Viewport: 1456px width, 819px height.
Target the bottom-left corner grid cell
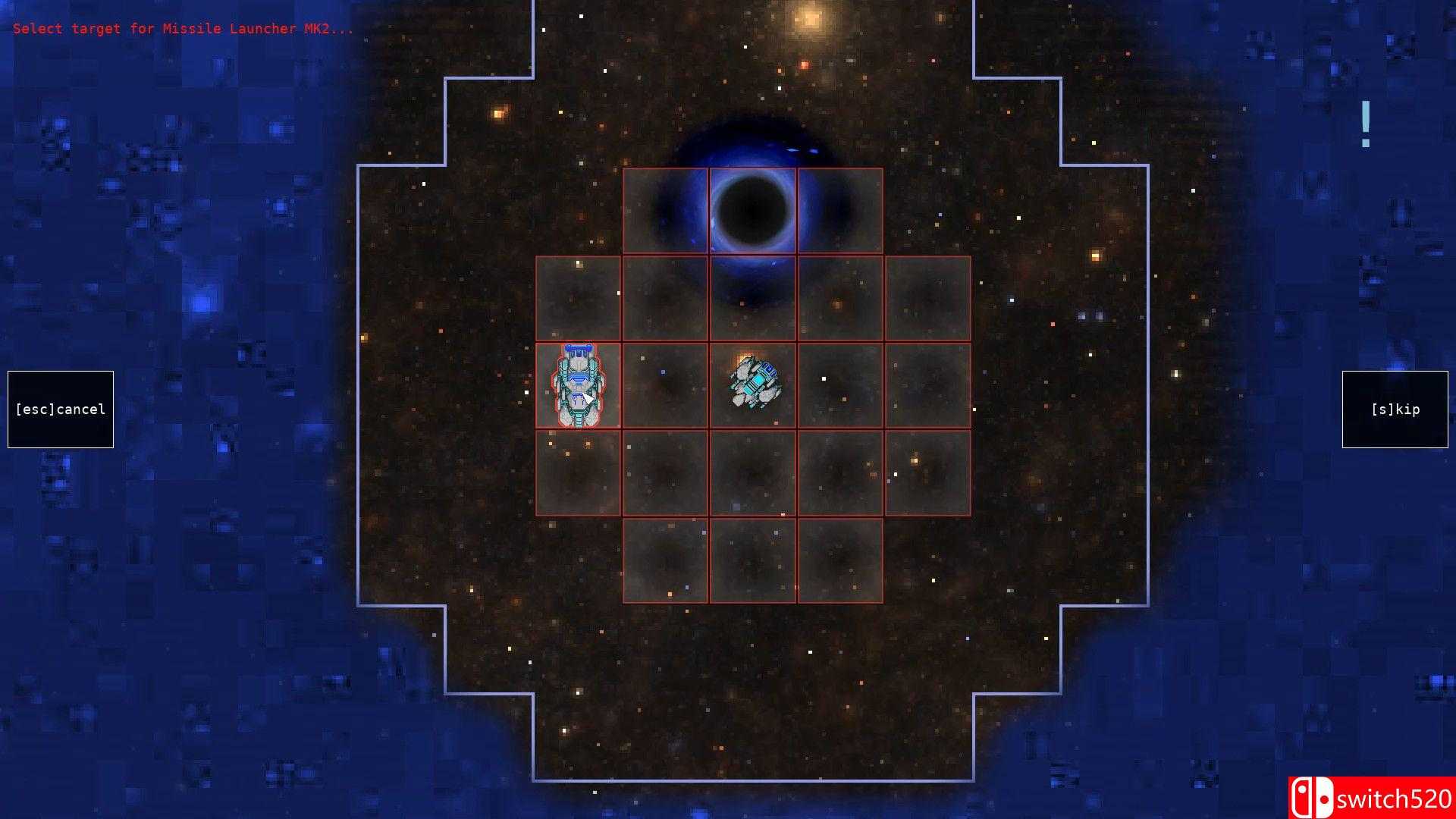(x=666, y=560)
